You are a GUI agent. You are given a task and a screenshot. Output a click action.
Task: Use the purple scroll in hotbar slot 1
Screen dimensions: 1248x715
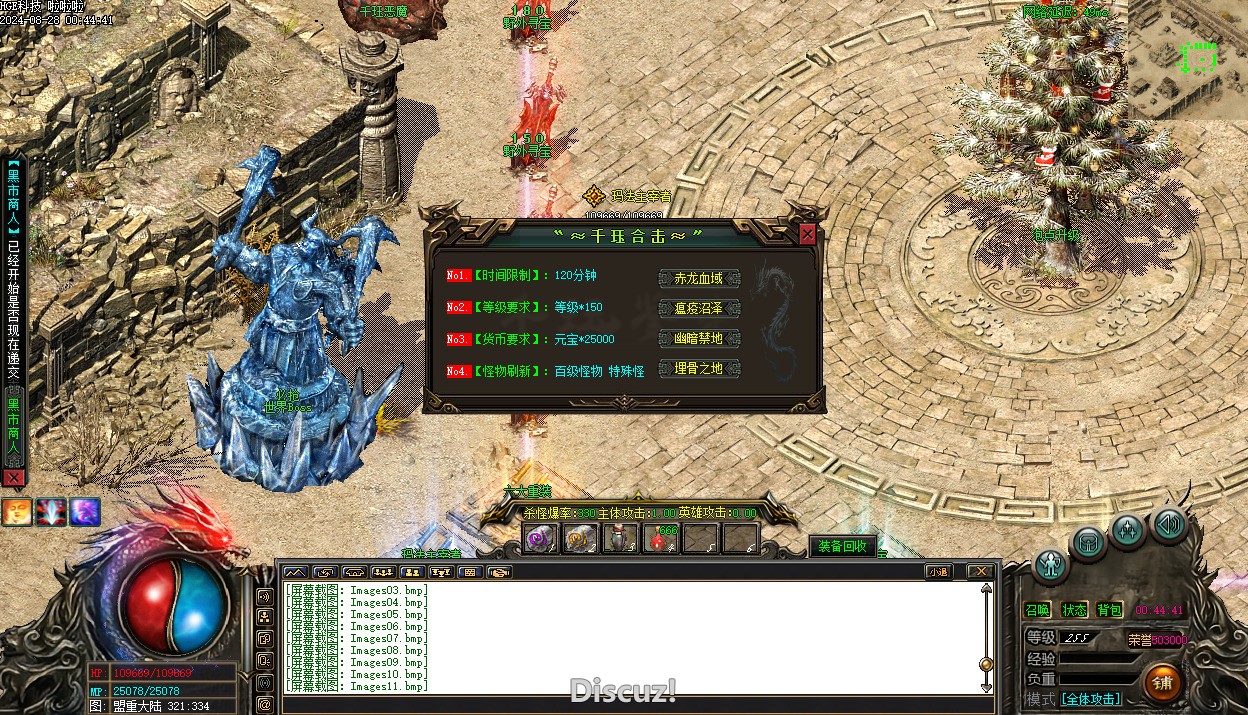click(541, 539)
